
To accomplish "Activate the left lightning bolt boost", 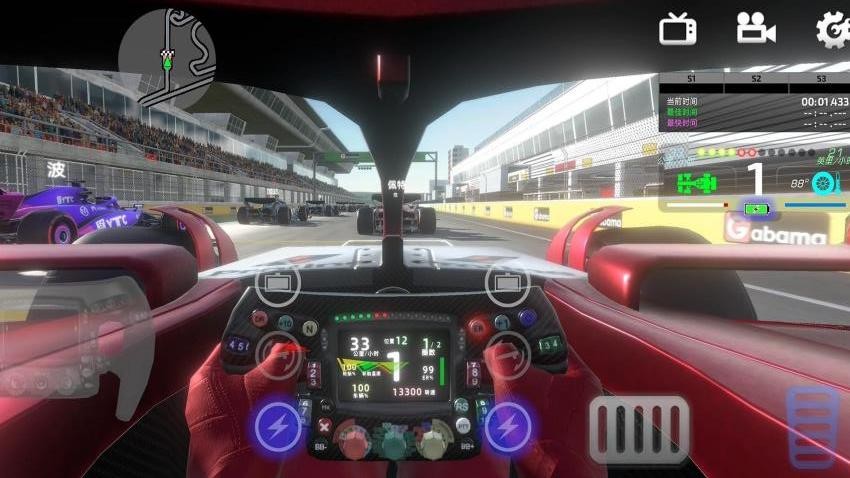I will (278, 428).
